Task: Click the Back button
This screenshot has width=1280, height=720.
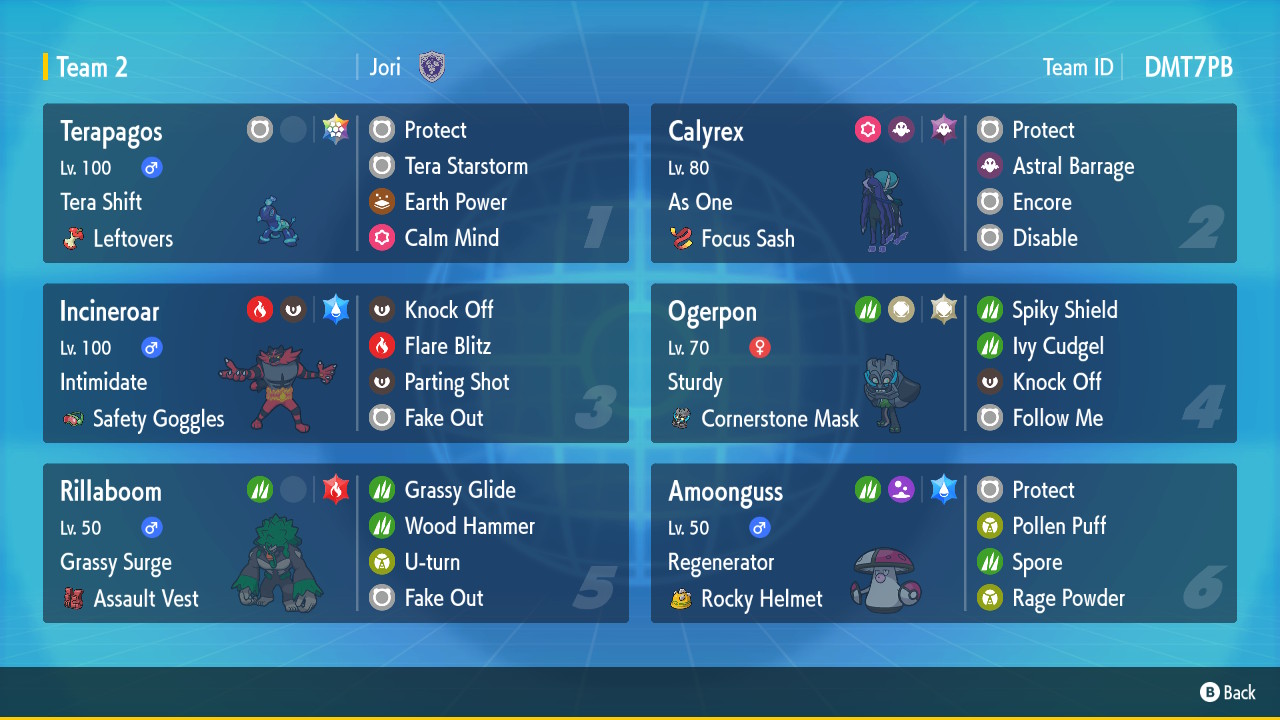Action: (x=1228, y=692)
